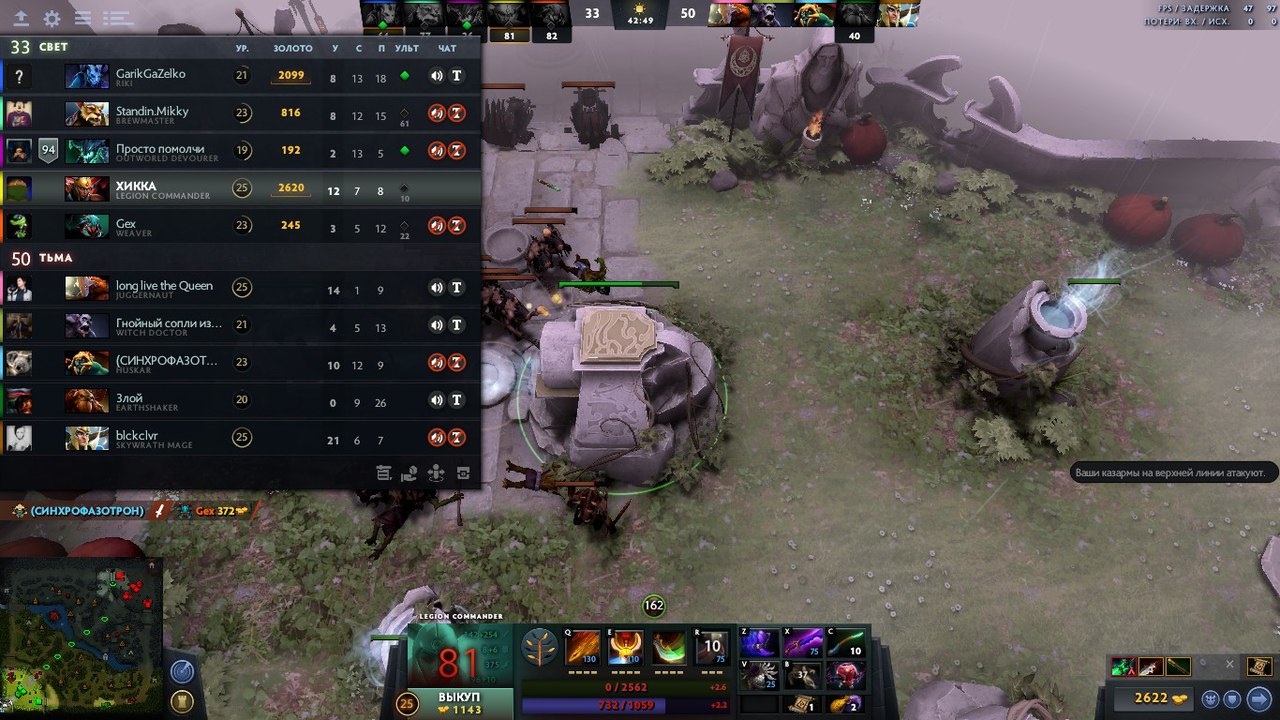Viewport: 1280px width, 720px height.
Task: Select the Duel ultimate ability icon
Action: coord(711,648)
